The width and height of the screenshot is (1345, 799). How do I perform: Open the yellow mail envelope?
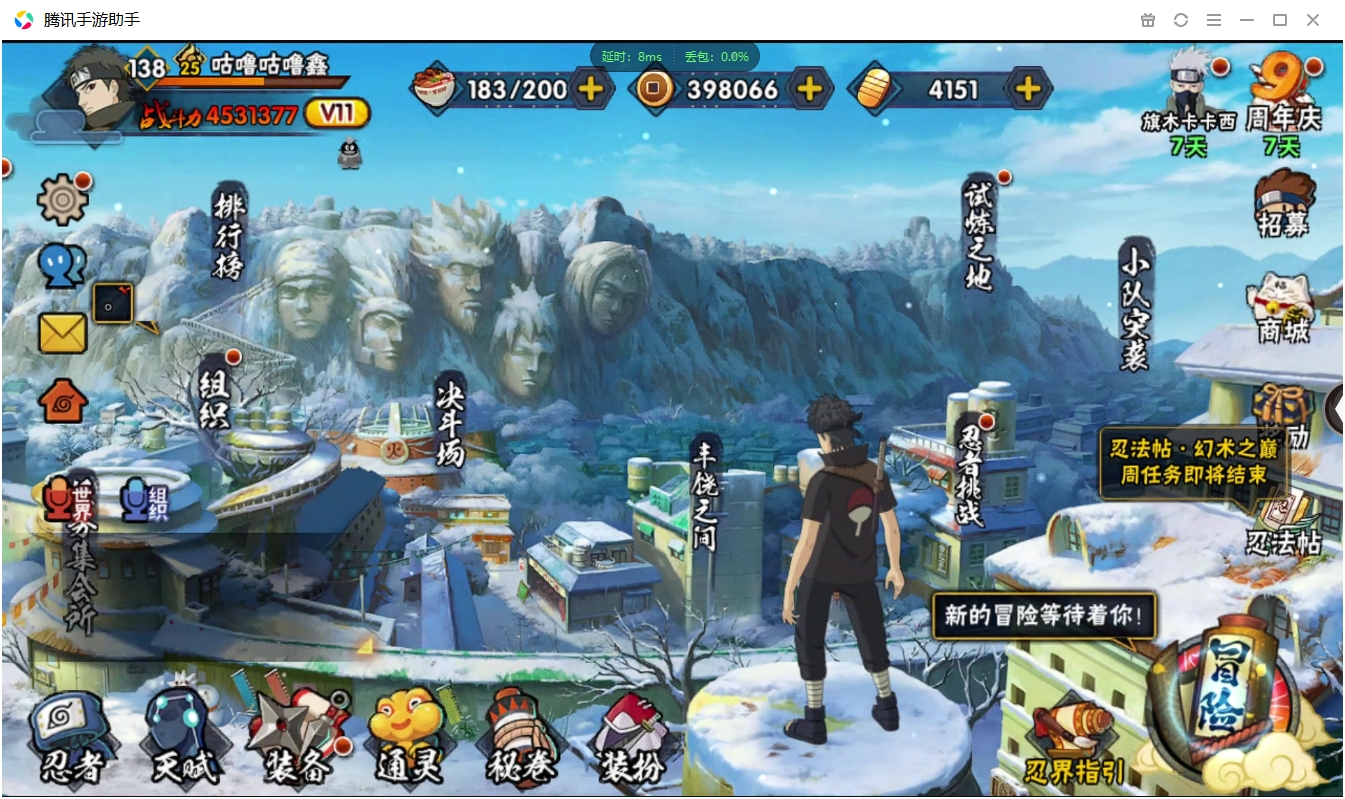pos(62,333)
